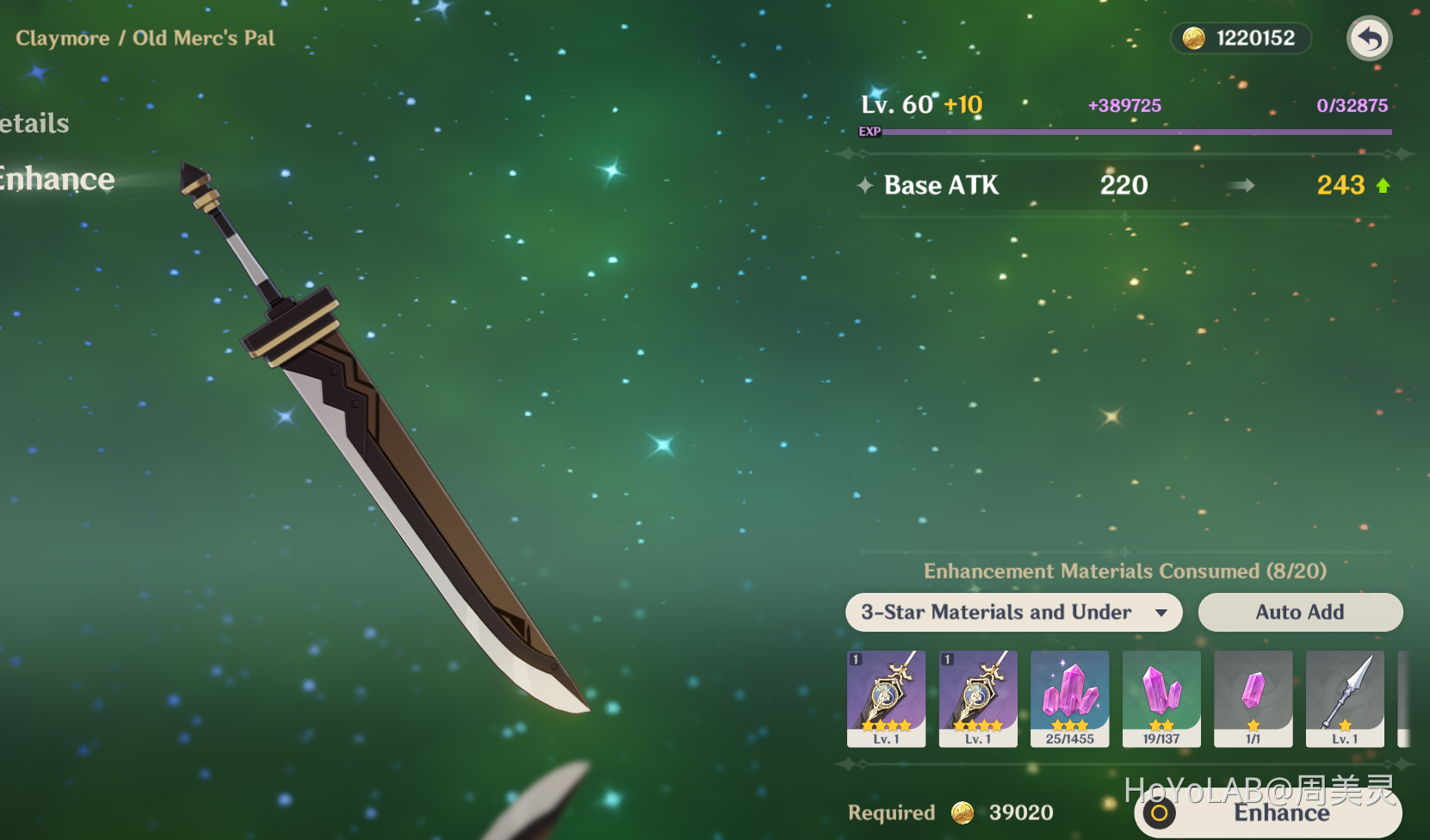Select the Enhance tab
Image resolution: width=1430 pixels, height=840 pixels.
pyautogui.click(x=57, y=179)
